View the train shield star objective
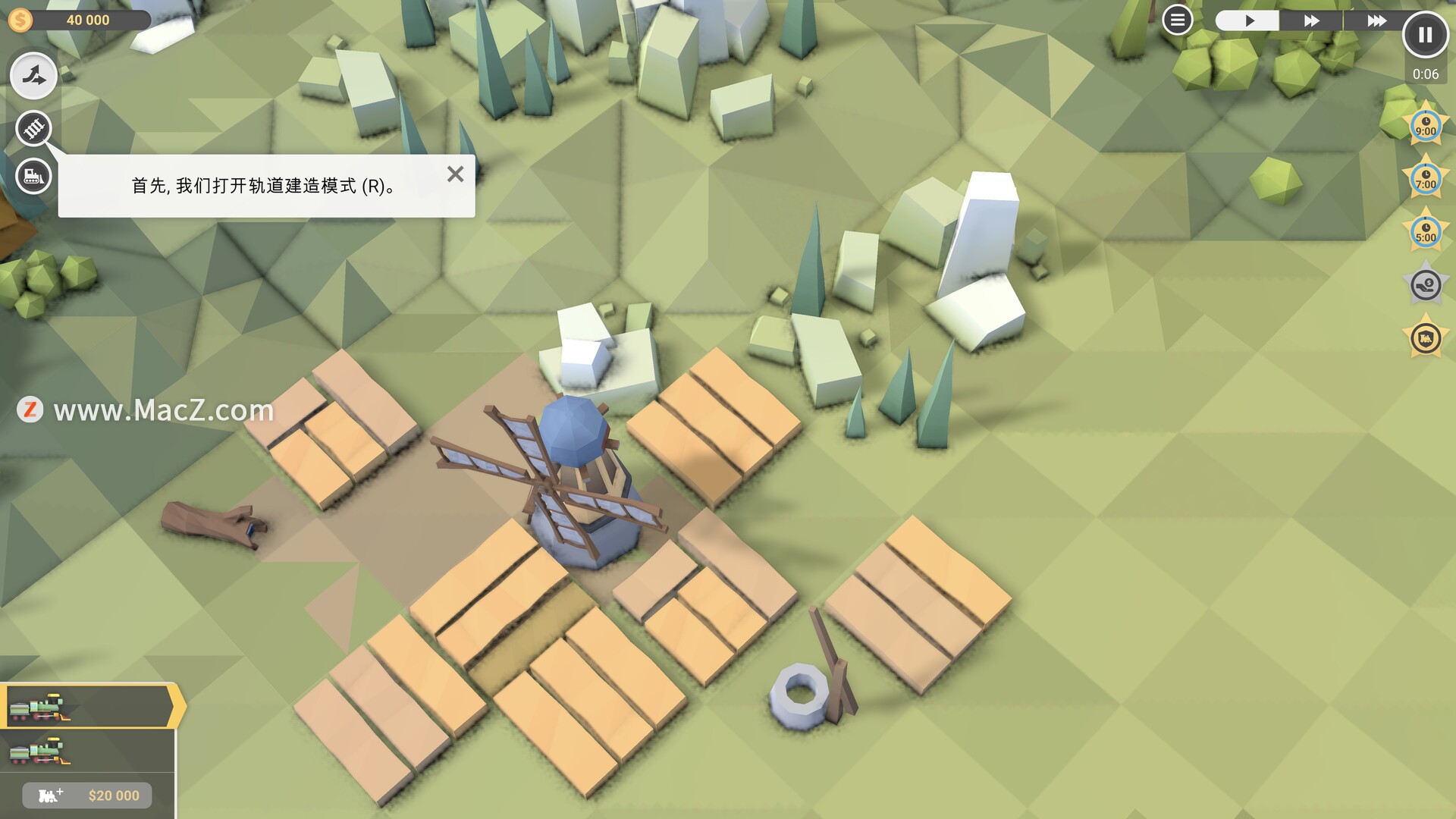The height and width of the screenshot is (819, 1456). [x=1426, y=338]
